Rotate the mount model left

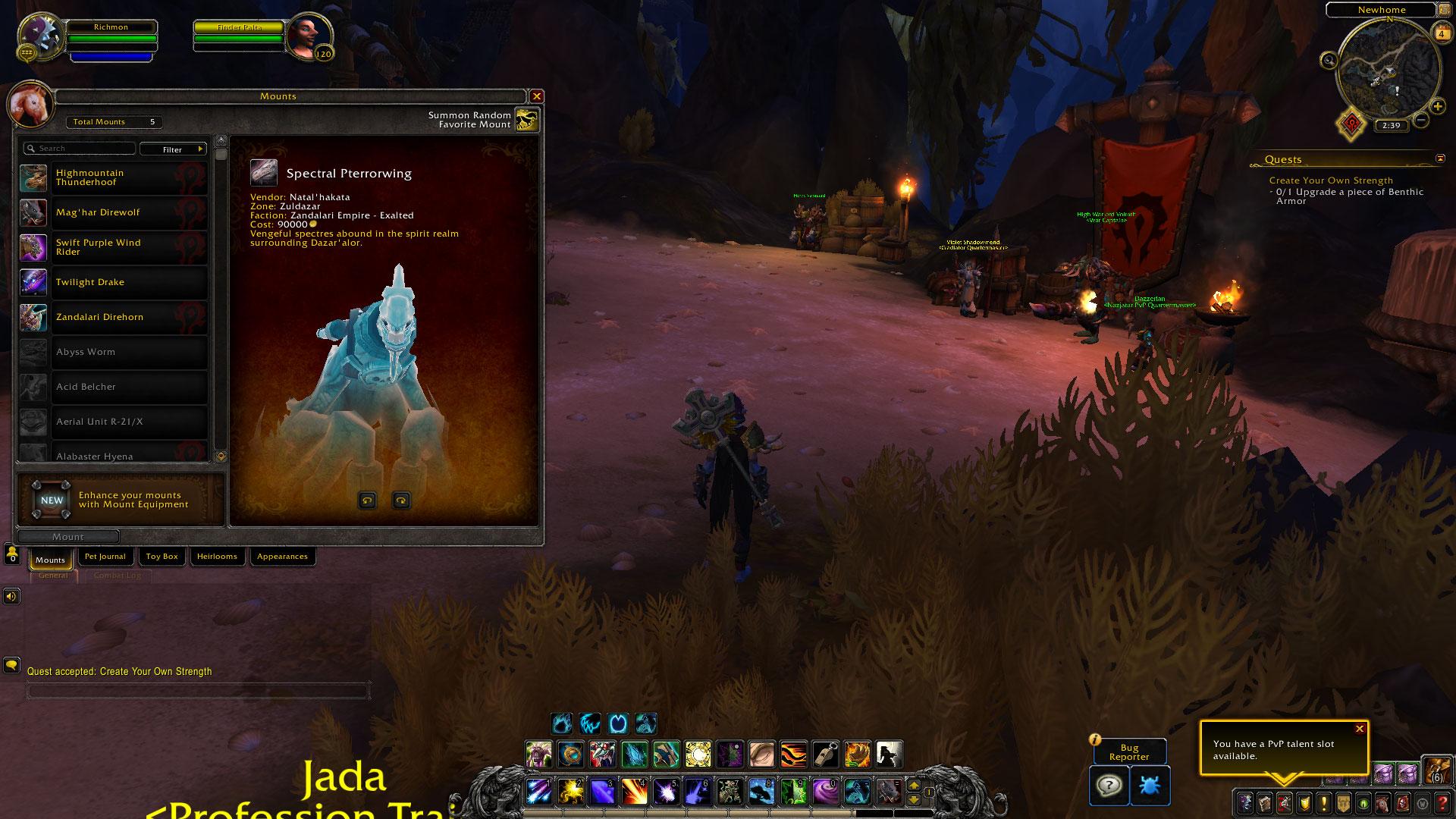[368, 500]
